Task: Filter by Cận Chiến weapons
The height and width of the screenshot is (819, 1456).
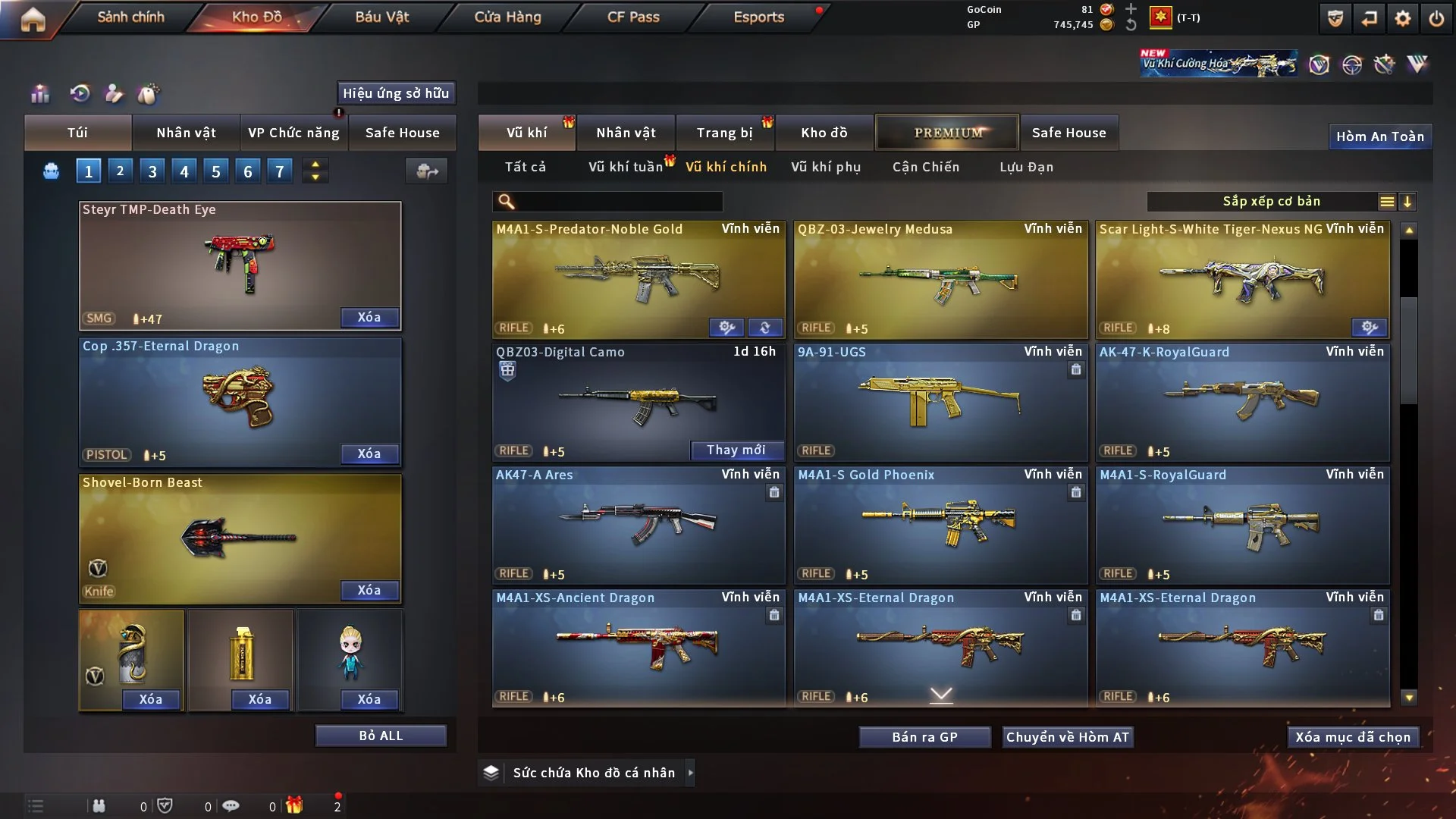Action: (926, 167)
